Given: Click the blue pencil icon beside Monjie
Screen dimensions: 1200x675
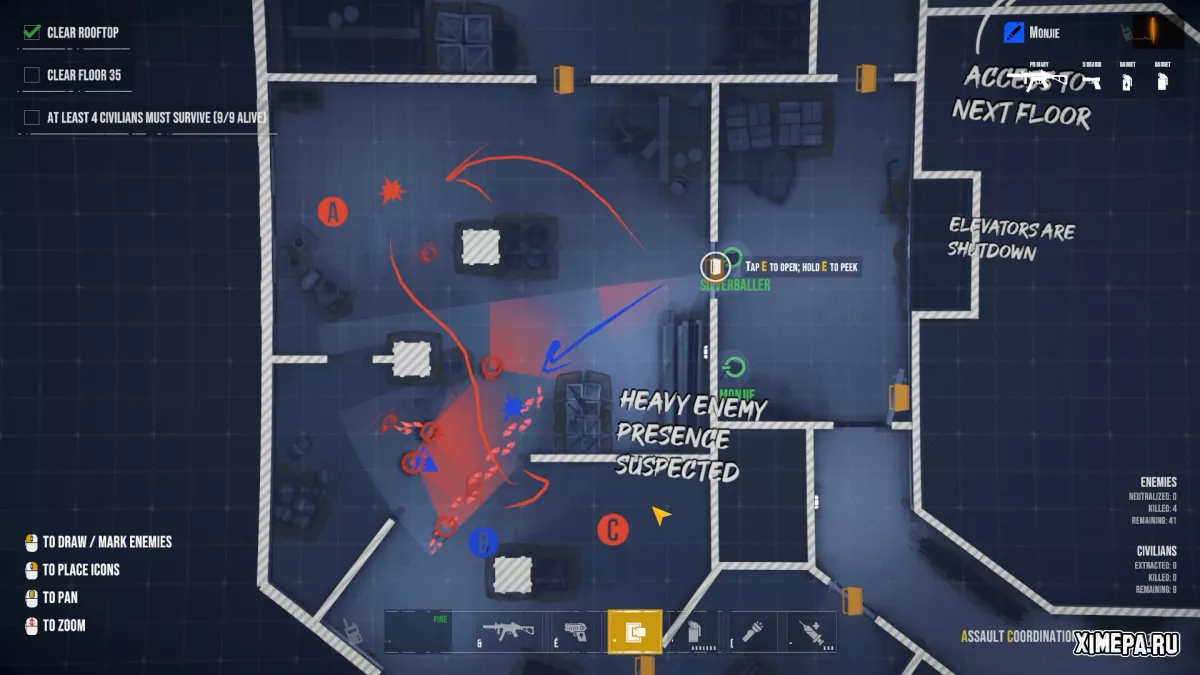Looking at the screenshot, I should (x=1013, y=33).
